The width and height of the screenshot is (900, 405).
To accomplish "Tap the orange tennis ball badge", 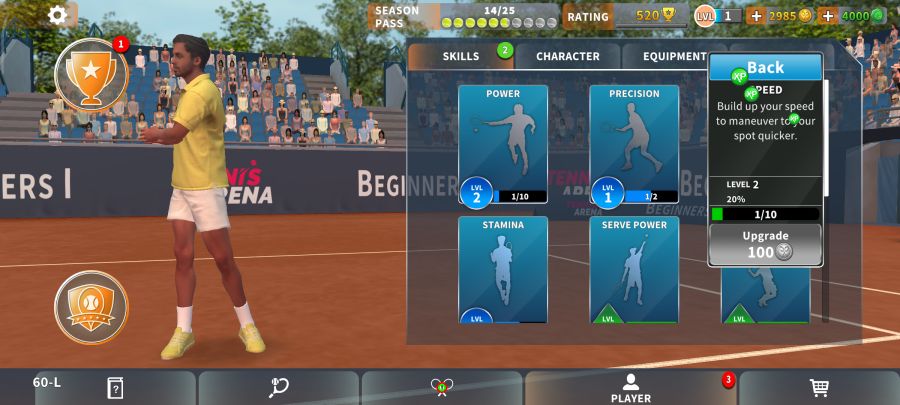I will pyautogui.click(x=91, y=301).
